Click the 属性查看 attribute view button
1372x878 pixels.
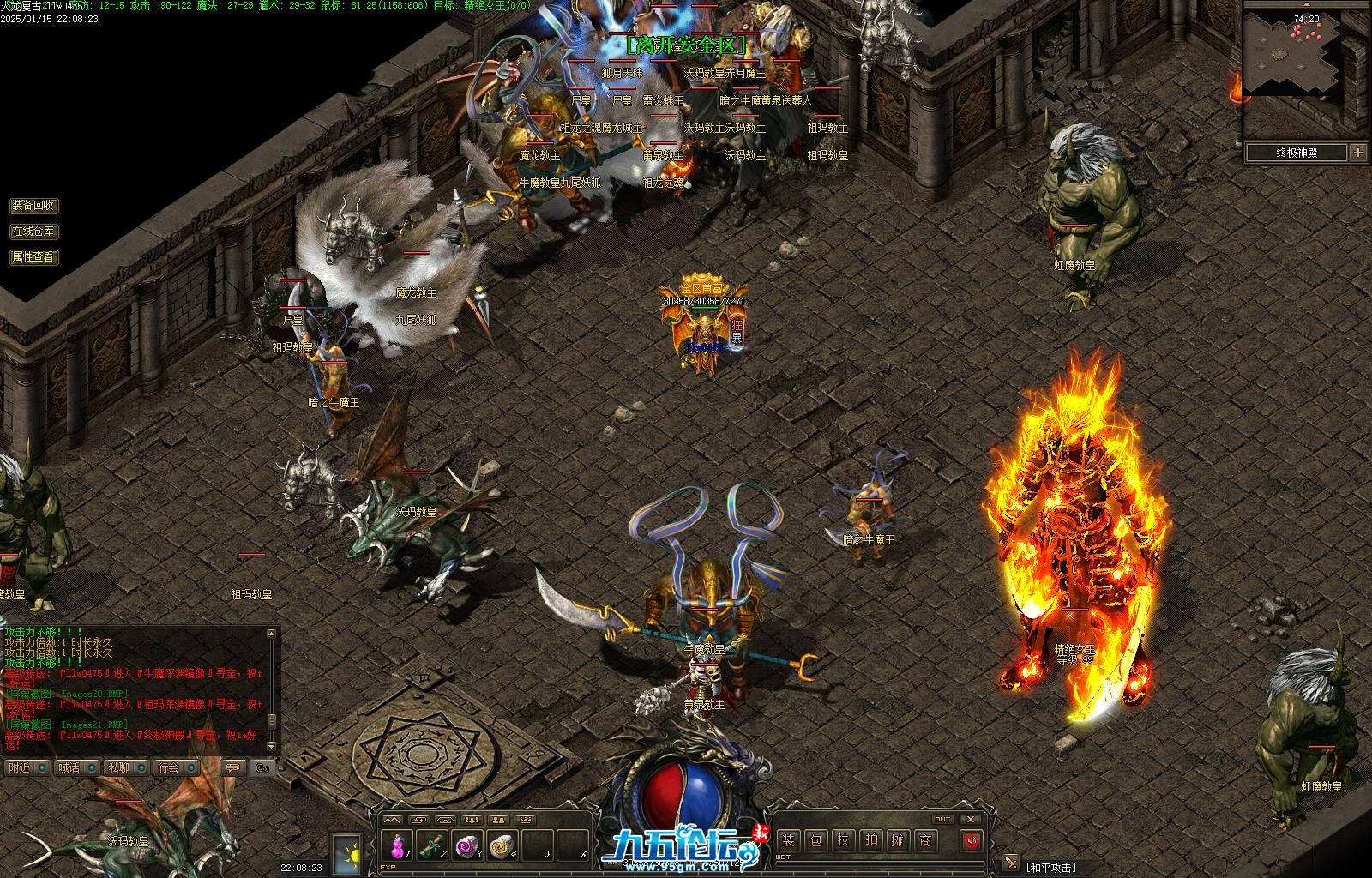tap(33, 256)
